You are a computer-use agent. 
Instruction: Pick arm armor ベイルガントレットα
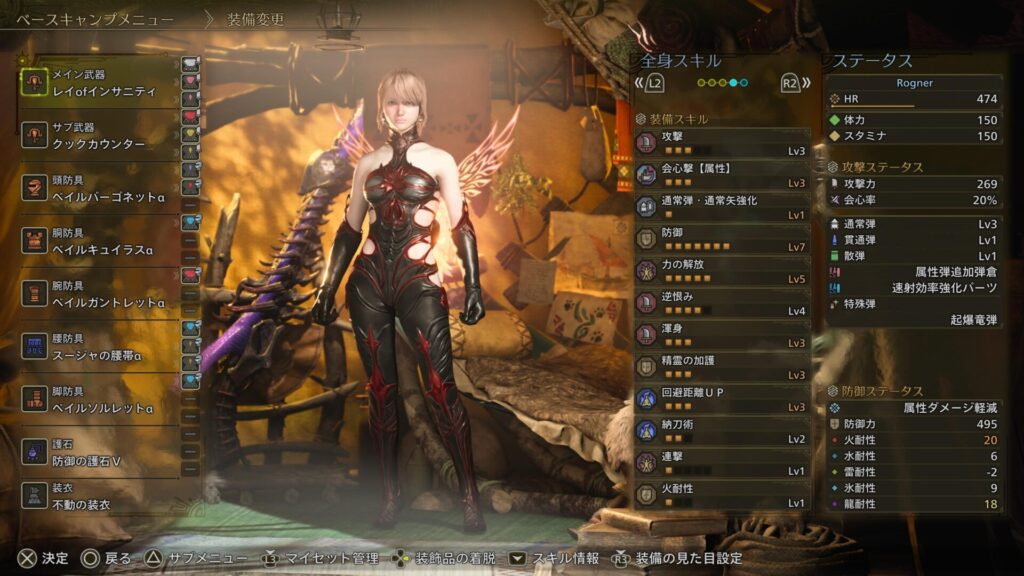(100, 294)
